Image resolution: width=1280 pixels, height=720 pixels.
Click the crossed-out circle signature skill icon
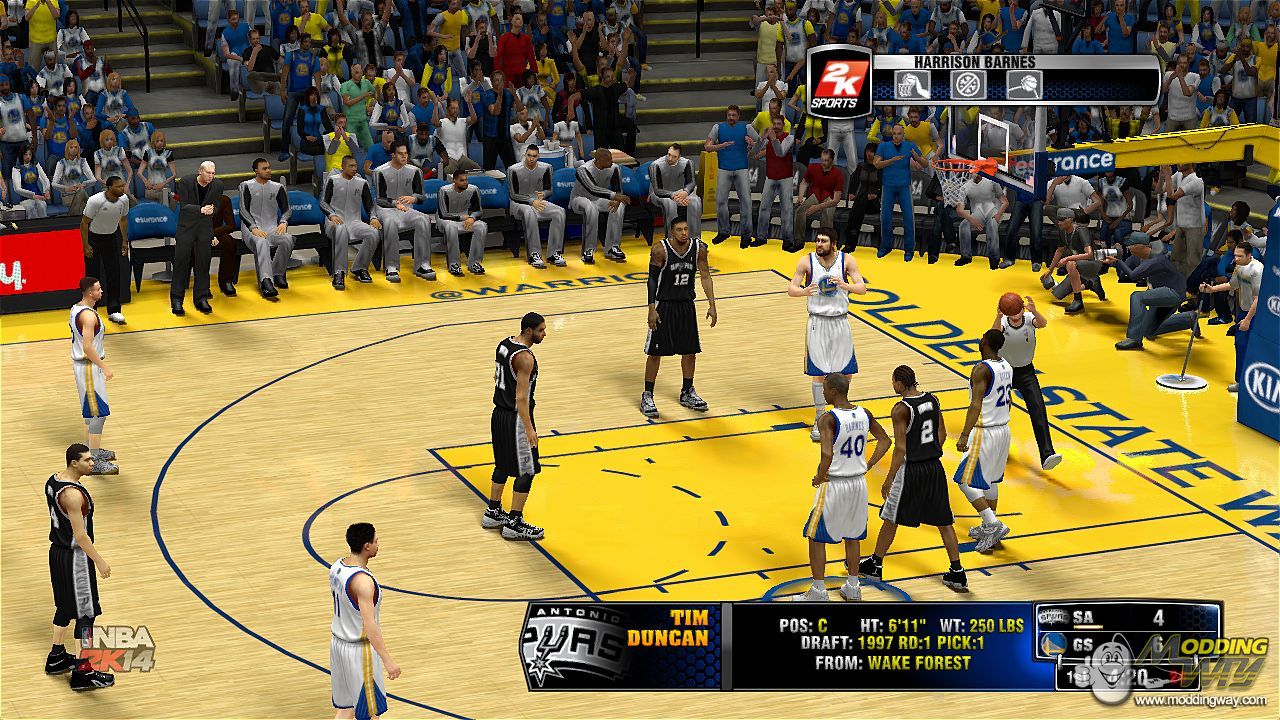coord(968,85)
